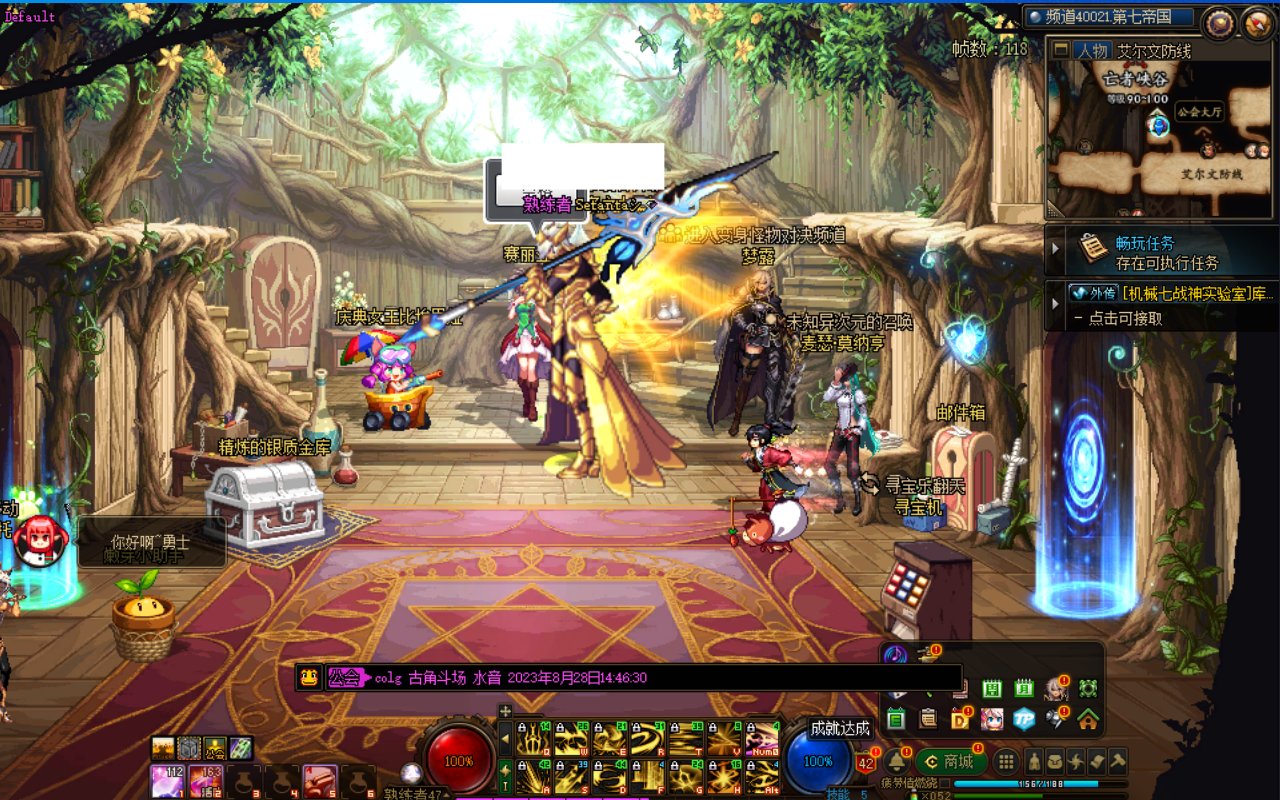Image resolution: width=1280 pixels, height=800 pixels.
Task: Open the hammer icon in the menu bar
Action: pyautogui.click(x=1117, y=761)
